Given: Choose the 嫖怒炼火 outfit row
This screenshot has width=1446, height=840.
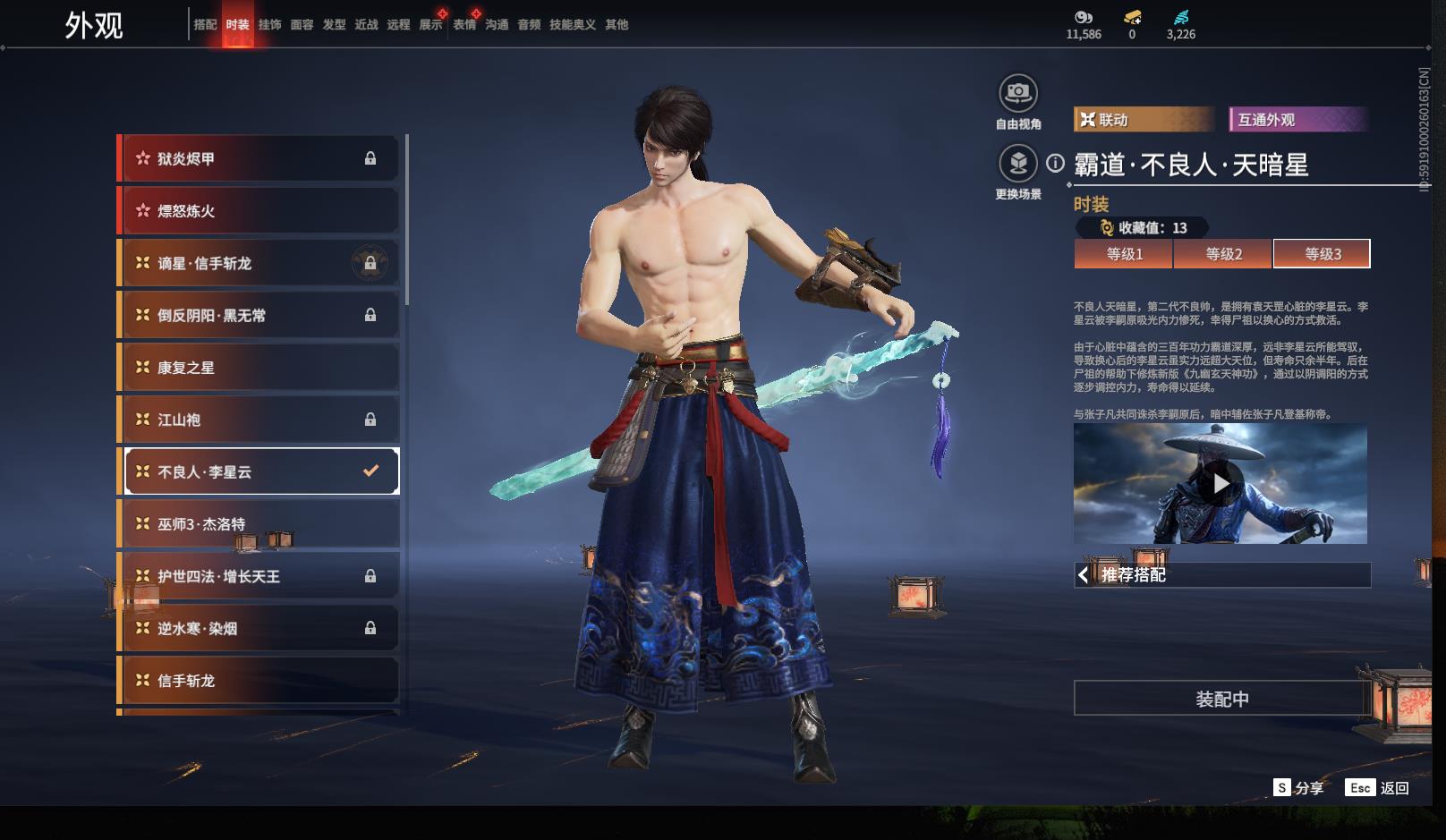Looking at the screenshot, I should (x=259, y=211).
